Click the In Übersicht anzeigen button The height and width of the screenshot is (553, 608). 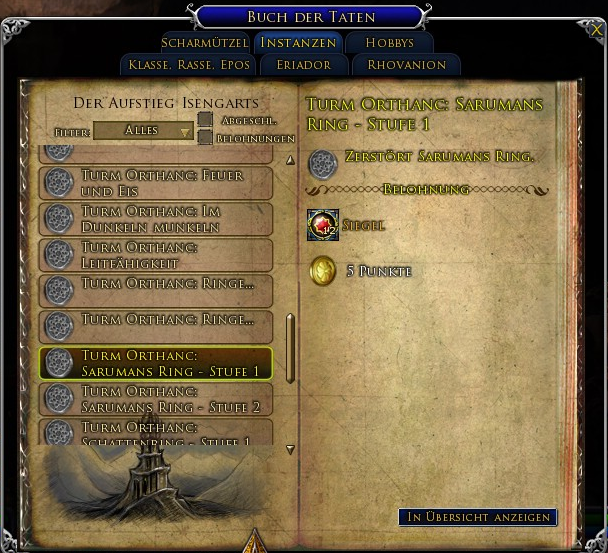(477, 517)
